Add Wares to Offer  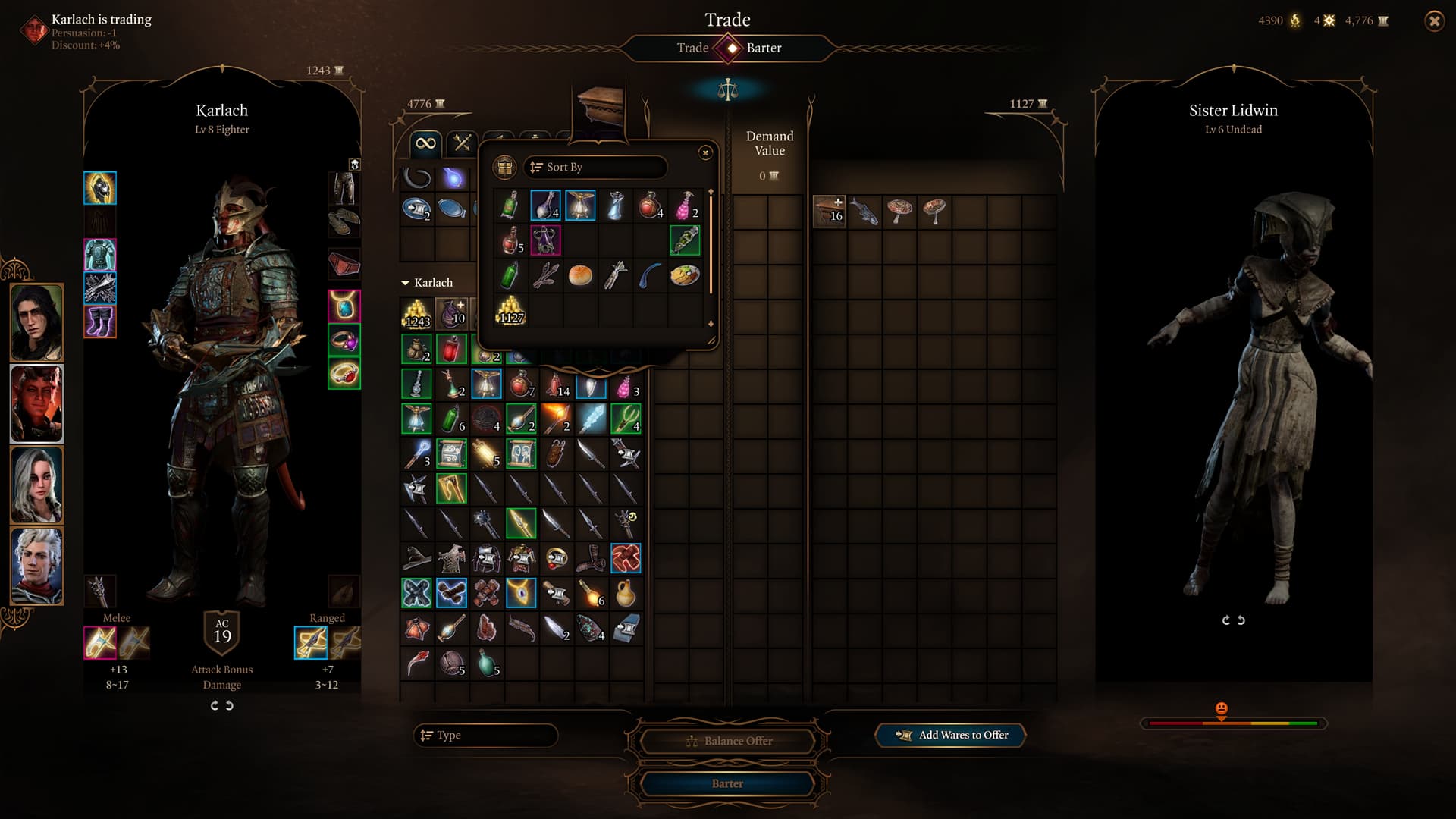click(951, 735)
